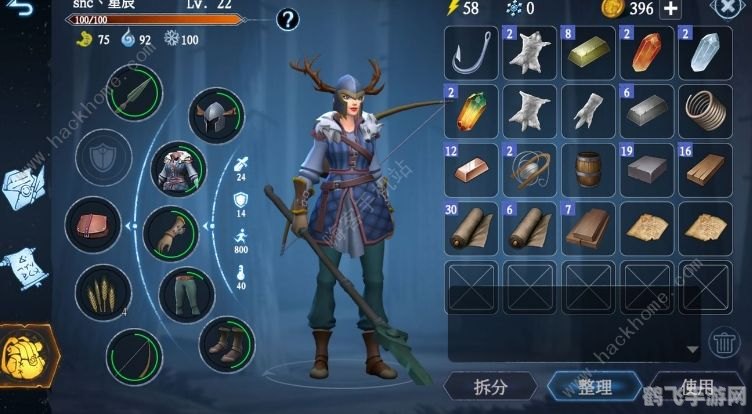Select the equipped helmet slot
This screenshot has width=752, height=414.
tap(217, 117)
